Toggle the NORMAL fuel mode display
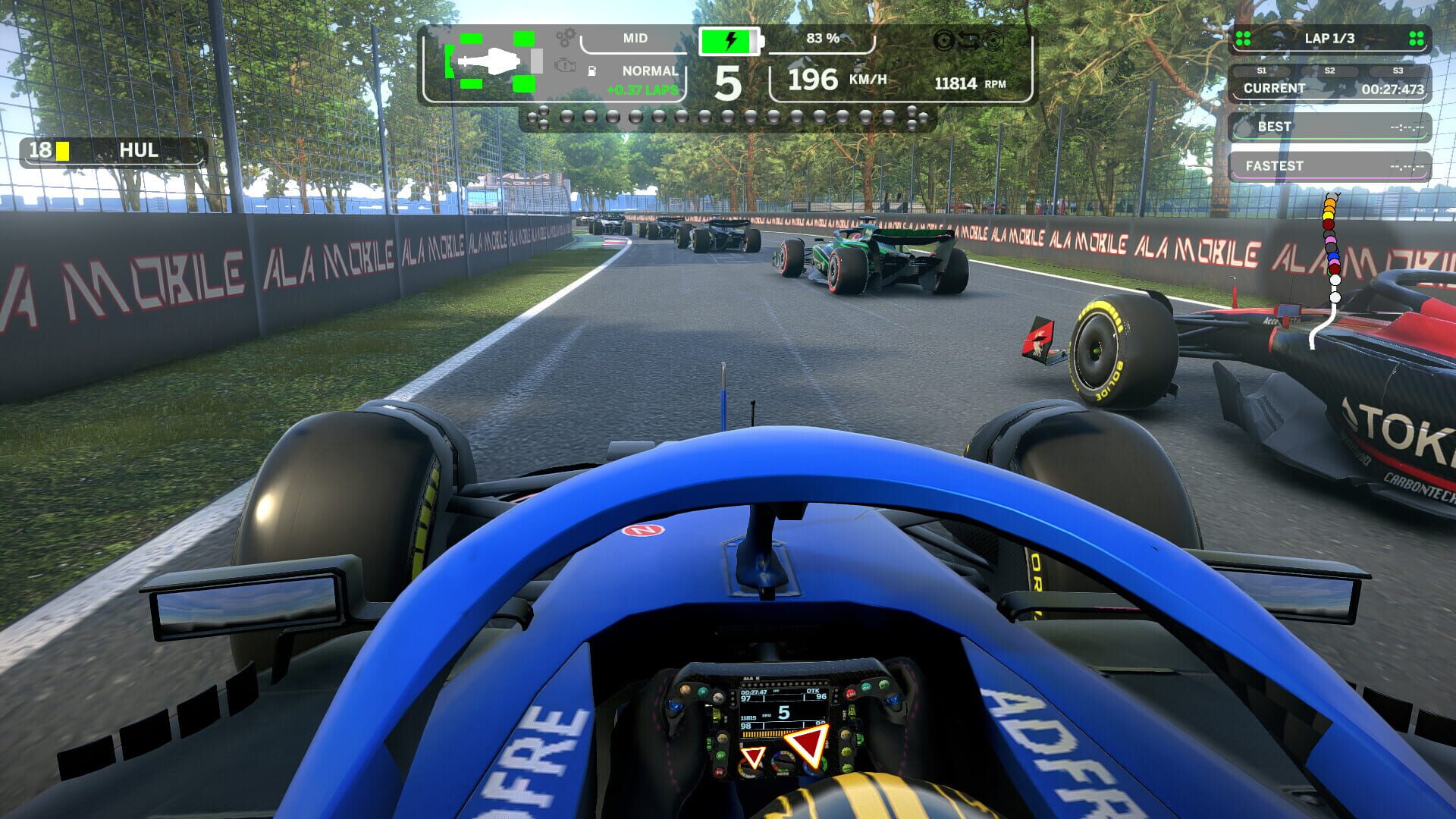The height and width of the screenshot is (819, 1456). [x=649, y=71]
